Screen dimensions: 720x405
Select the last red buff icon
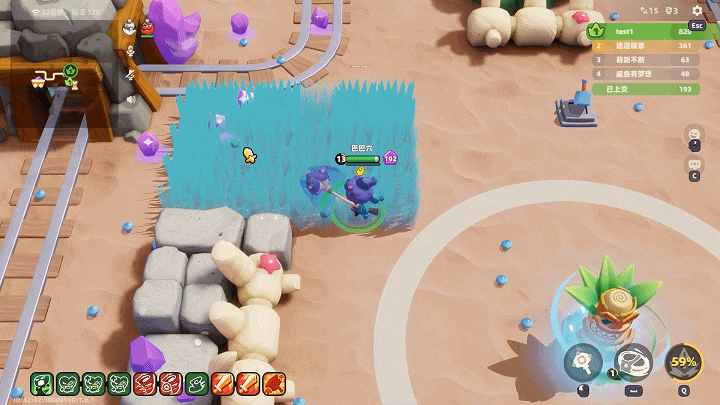[275, 383]
